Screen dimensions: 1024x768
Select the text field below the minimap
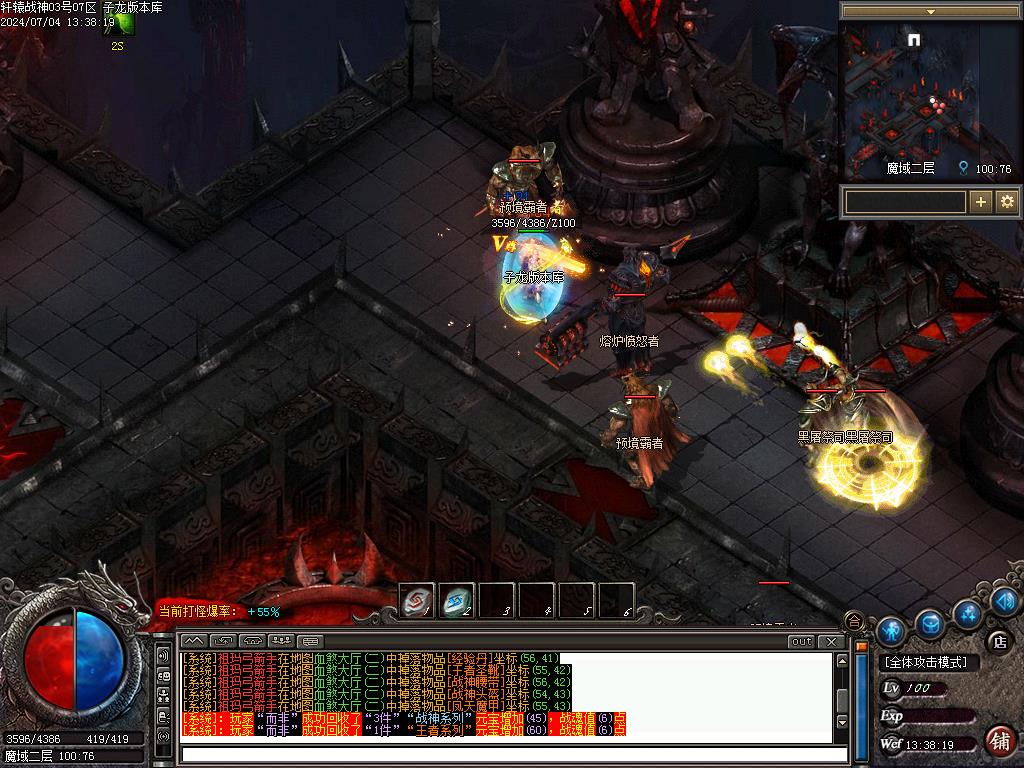905,202
